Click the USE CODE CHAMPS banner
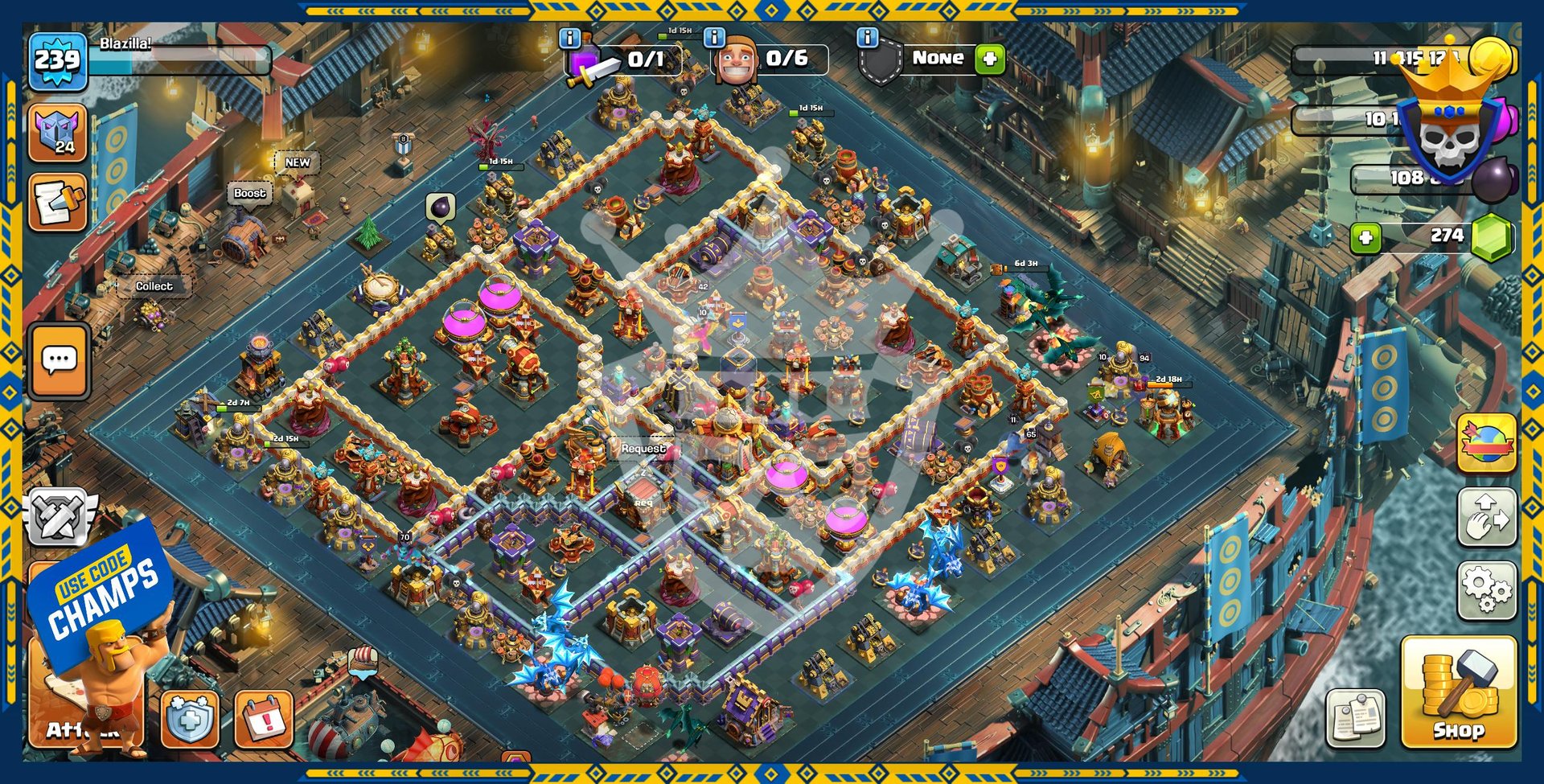This screenshot has height=784, width=1544. [102, 591]
